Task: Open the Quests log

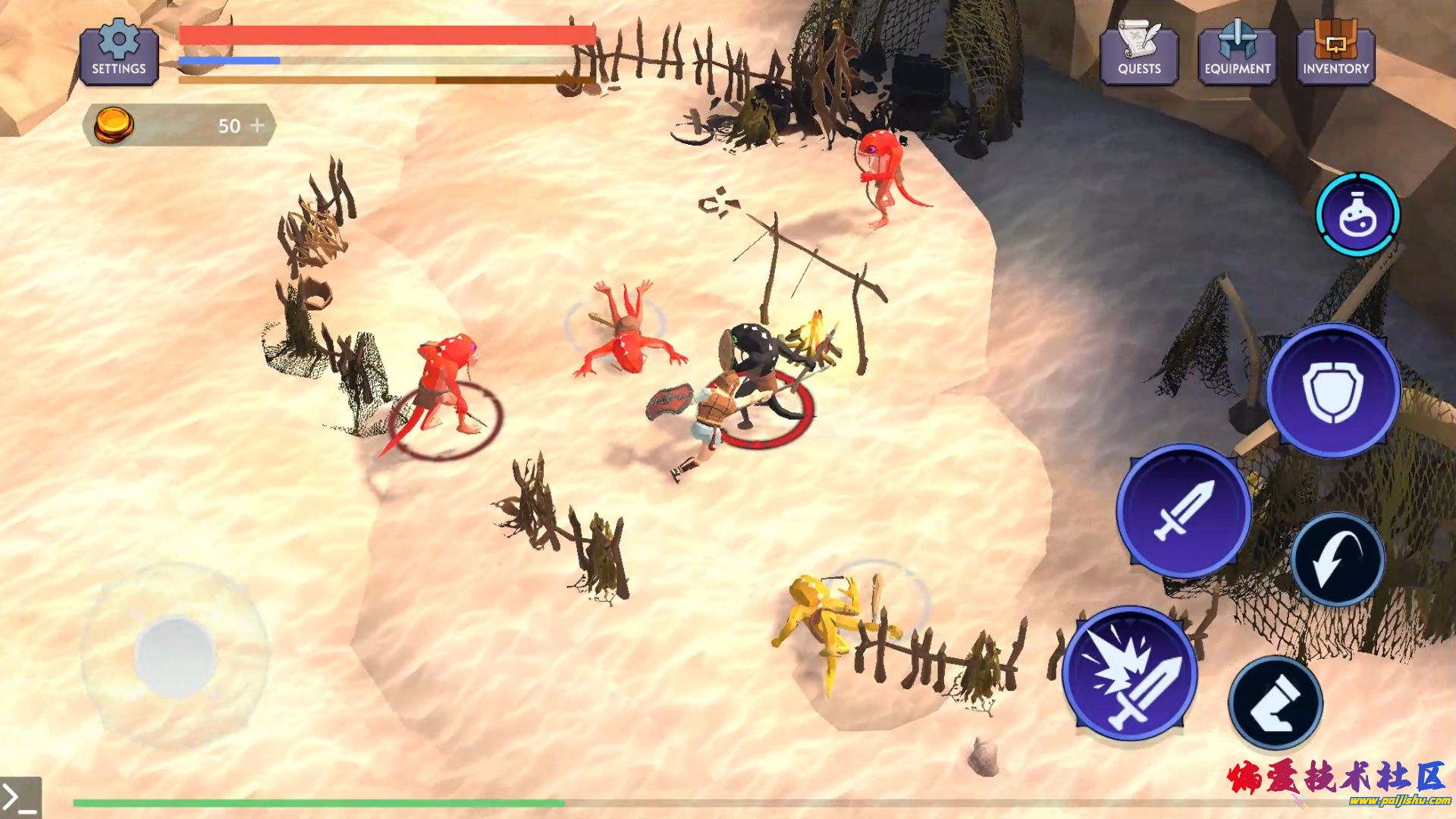Action: [x=1139, y=53]
